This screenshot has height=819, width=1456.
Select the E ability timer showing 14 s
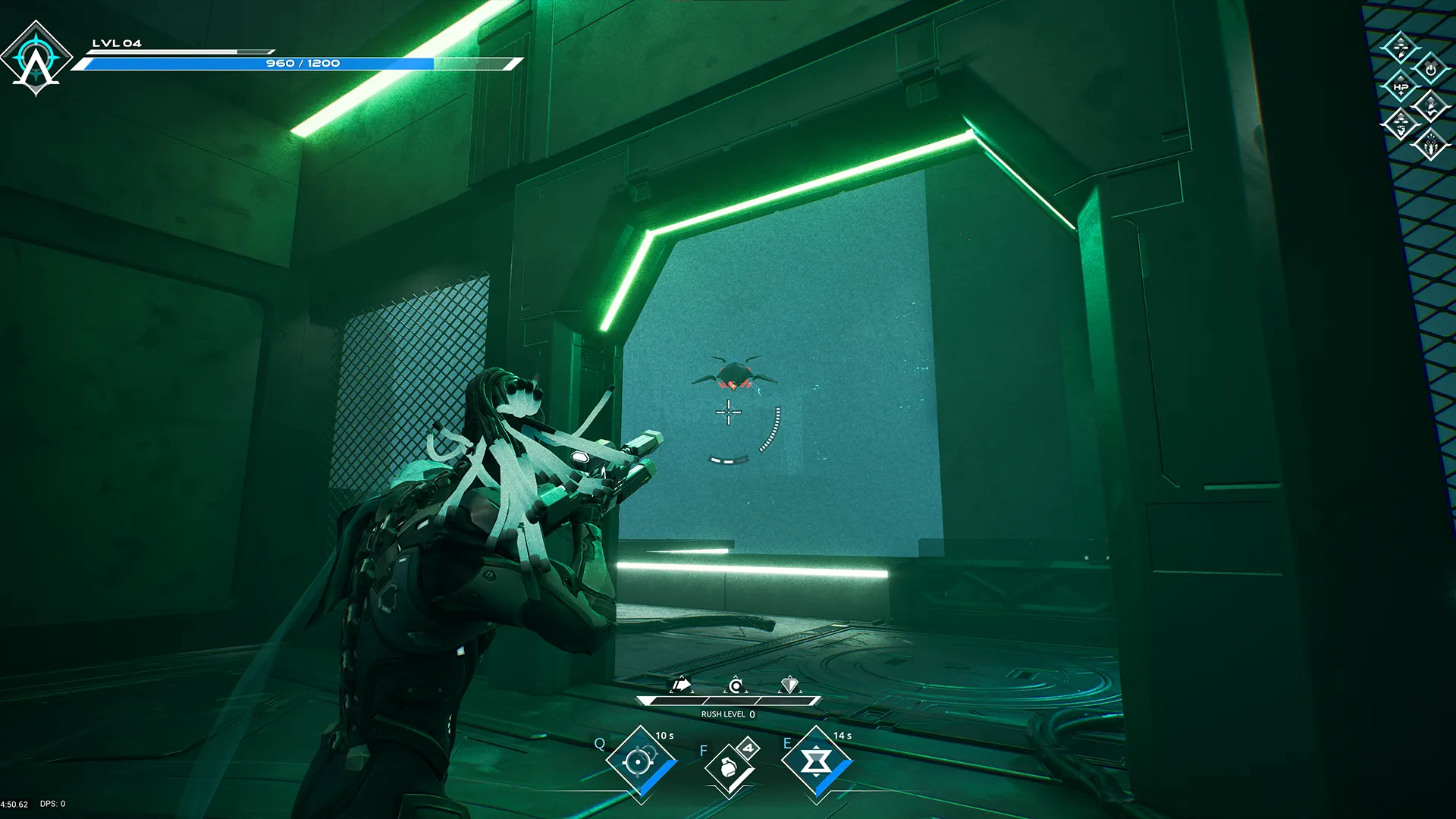[842, 736]
